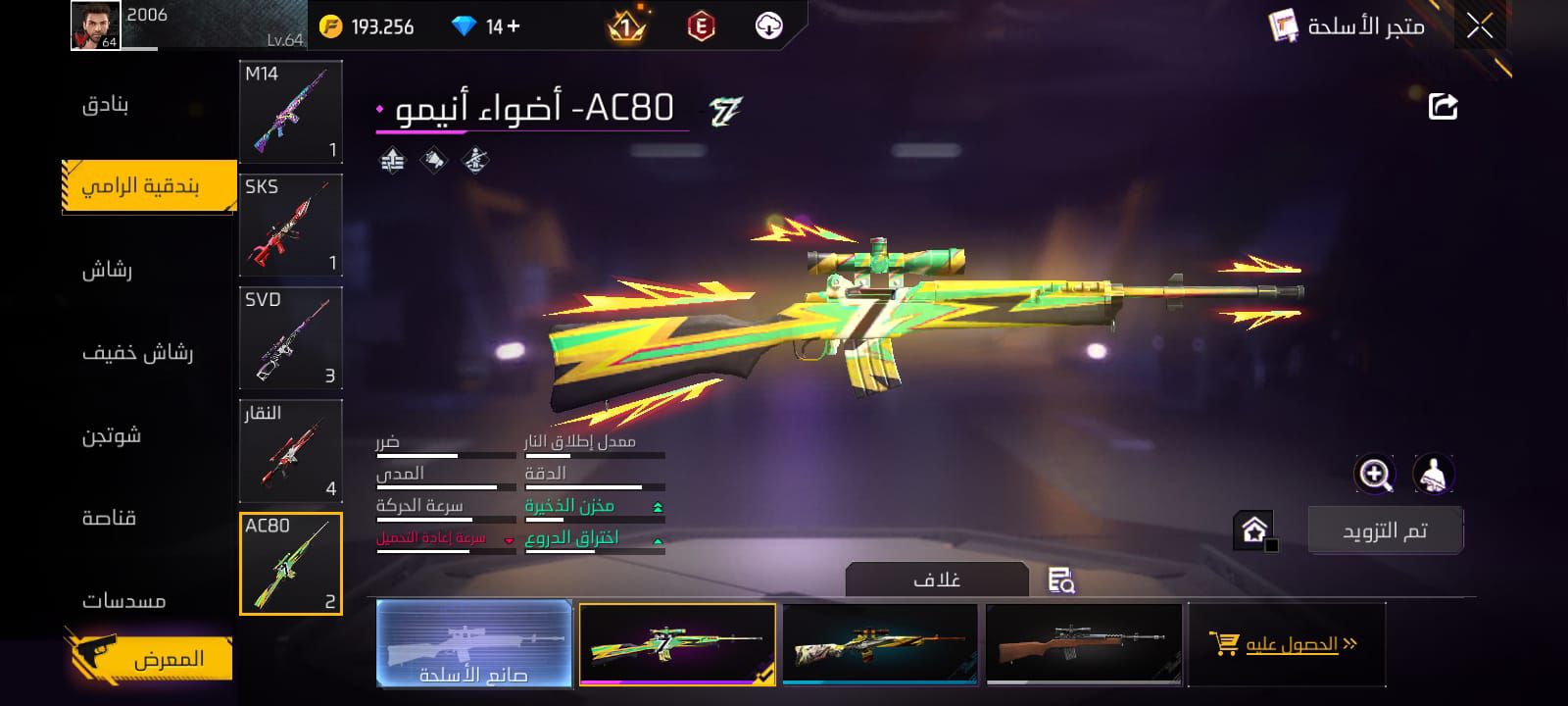Screen dimensions: 1568x706
Task: Switch to the غلاف tab
Action: 938,578
